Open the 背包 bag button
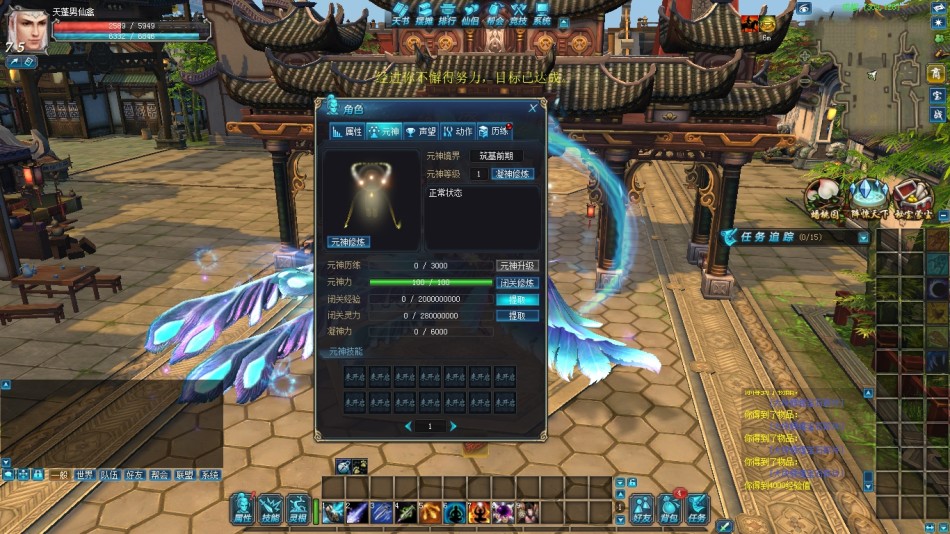Image resolution: width=950 pixels, height=534 pixels. (669, 509)
